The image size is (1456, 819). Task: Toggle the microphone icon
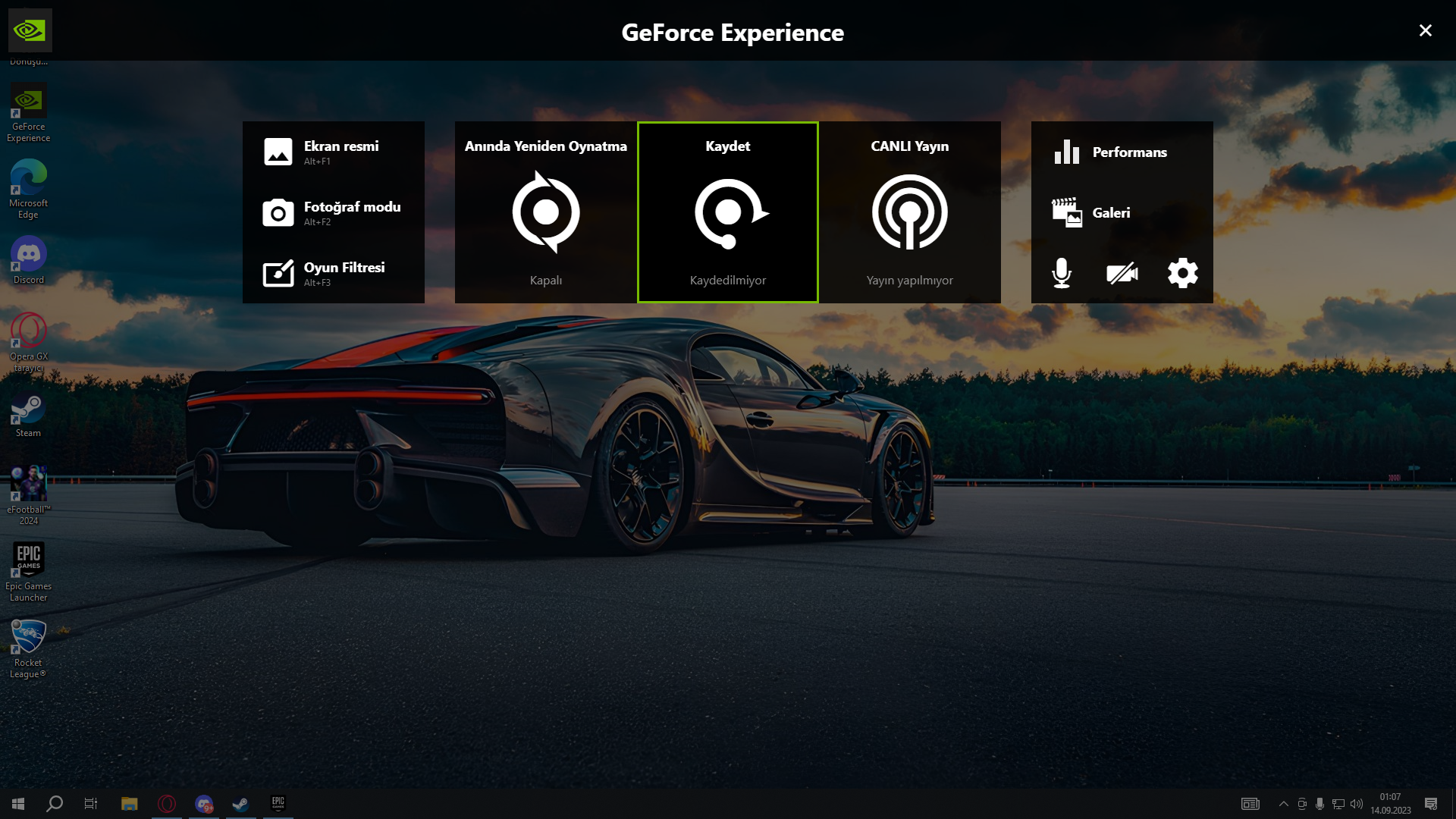point(1062,273)
